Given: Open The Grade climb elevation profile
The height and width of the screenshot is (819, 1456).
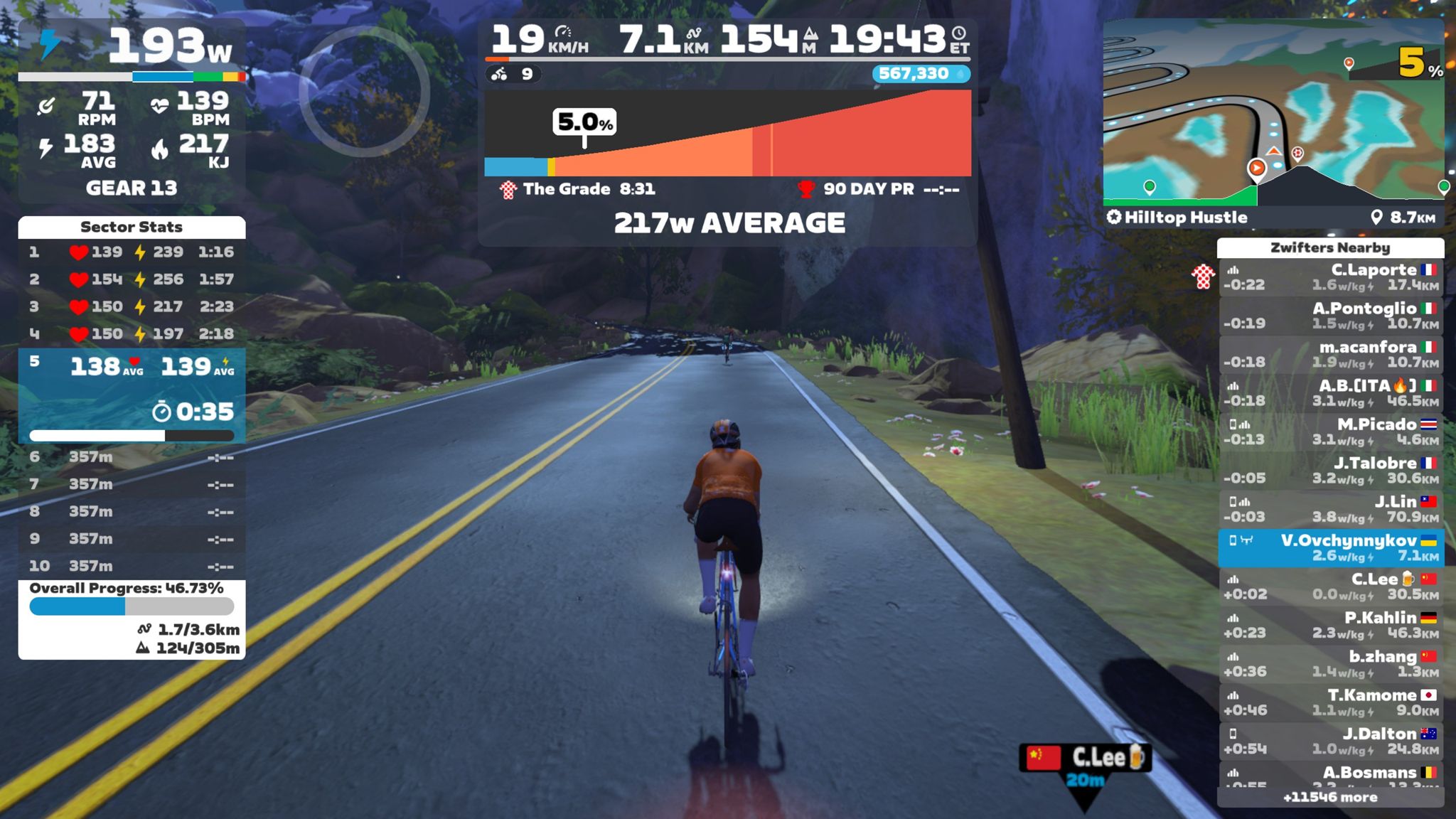Looking at the screenshot, I should pyautogui.click(x=727, y=134).
